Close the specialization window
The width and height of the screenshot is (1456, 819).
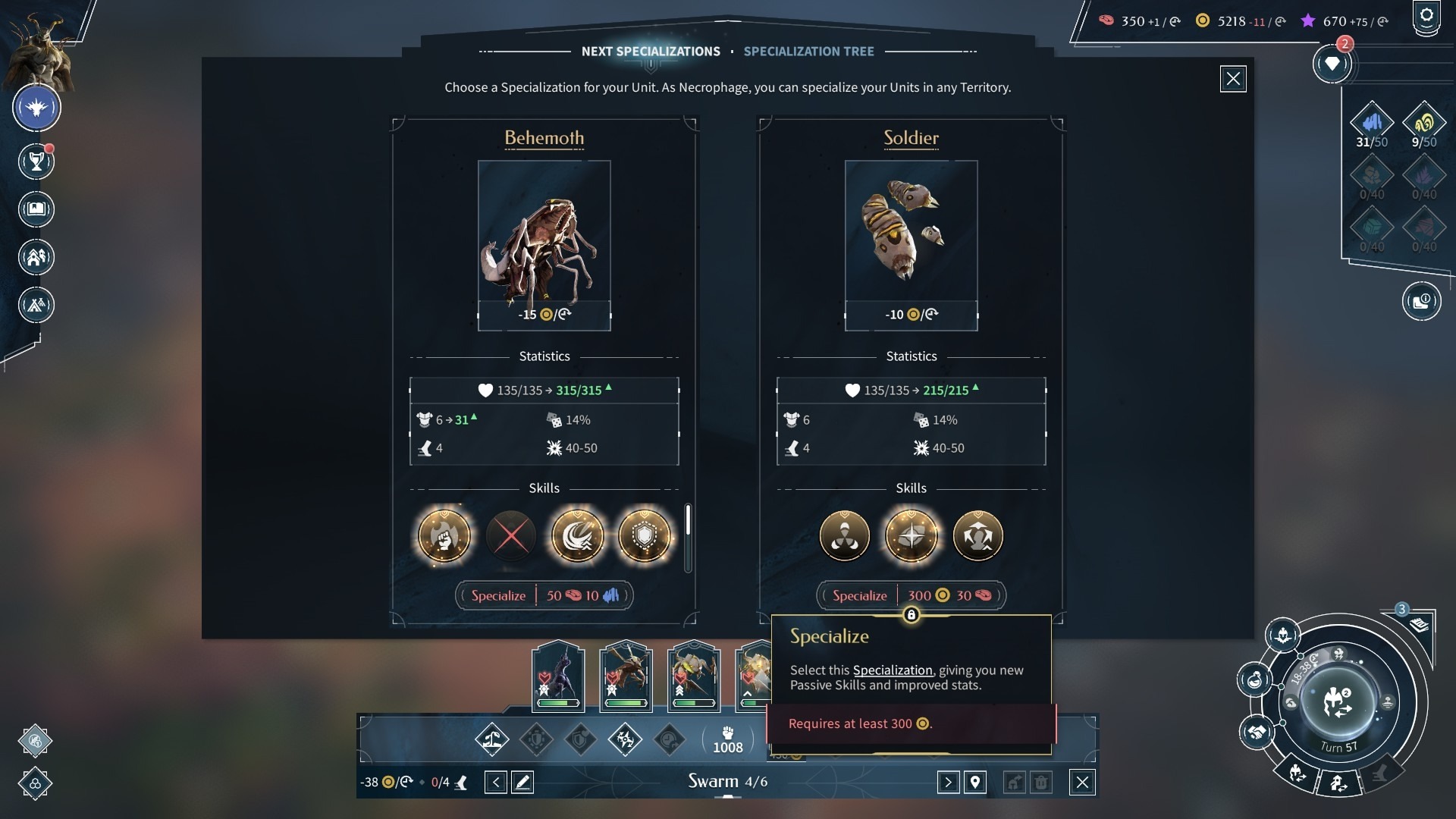(1233, 79)
